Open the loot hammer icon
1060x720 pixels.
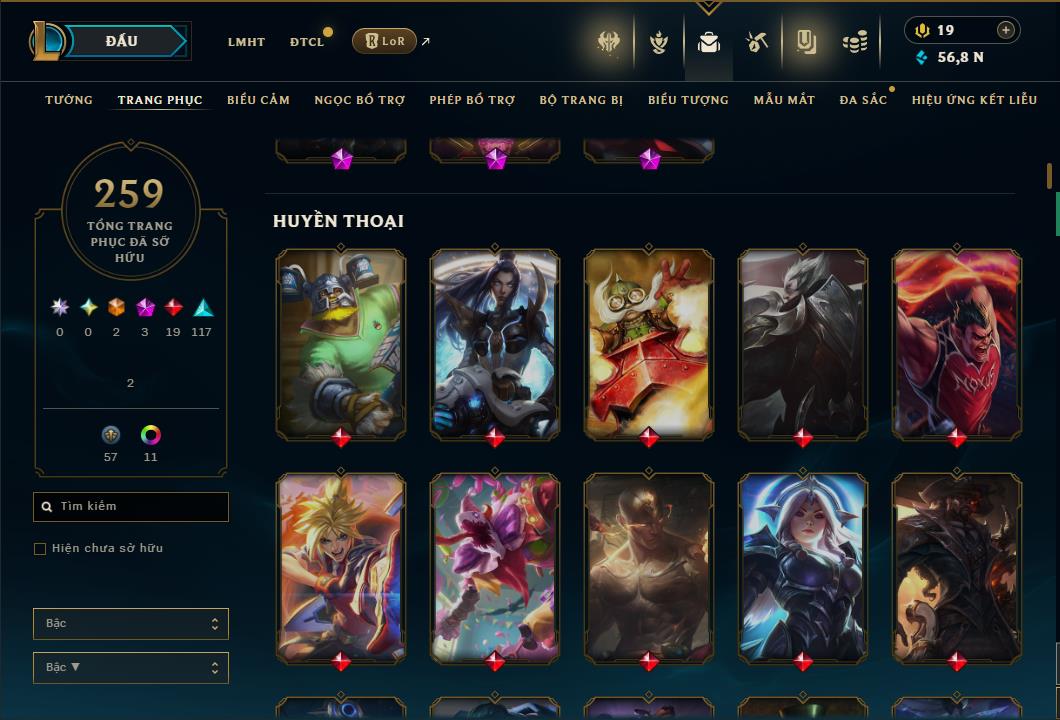click(x=757, y=42)
